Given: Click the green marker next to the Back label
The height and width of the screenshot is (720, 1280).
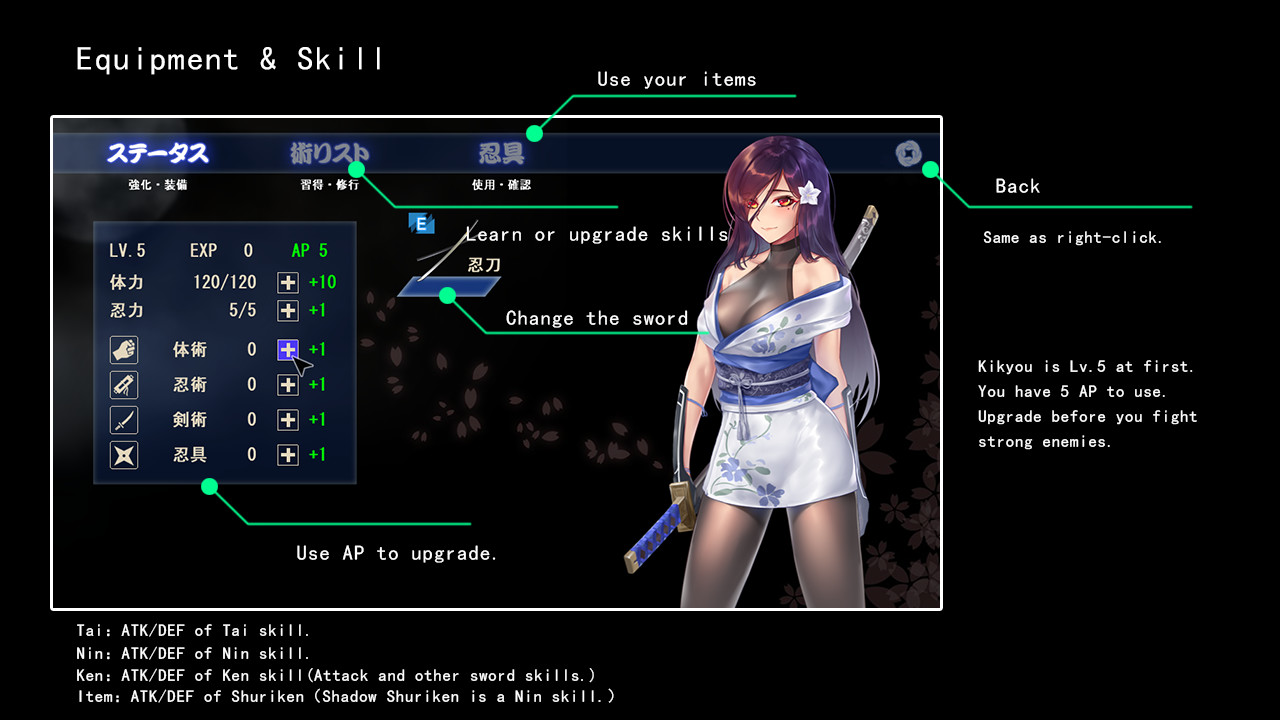Looking at the screenshot, I should point(932,169).
